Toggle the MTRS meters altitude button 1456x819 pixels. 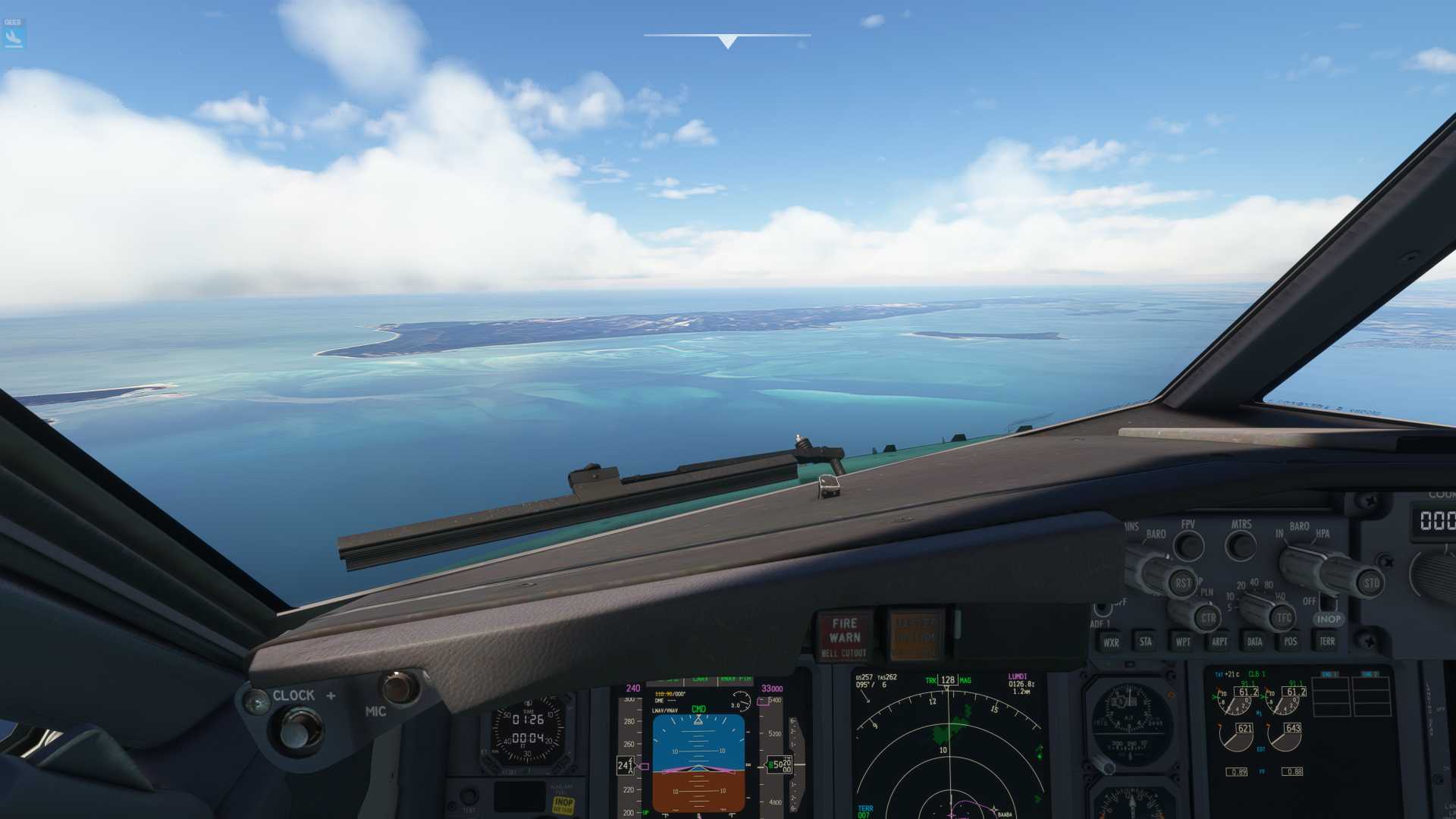(1241, 544)
